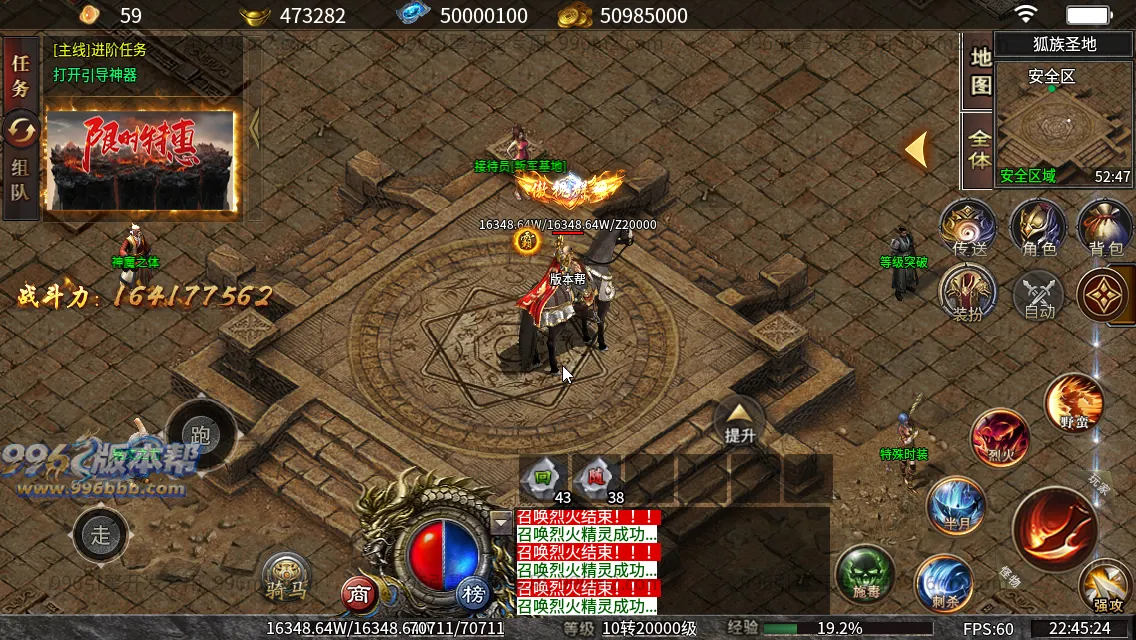Open the 限时特惠 limited-time offer banner
Viewport: 1136px width, 640px height.
[x=141, y=160]
